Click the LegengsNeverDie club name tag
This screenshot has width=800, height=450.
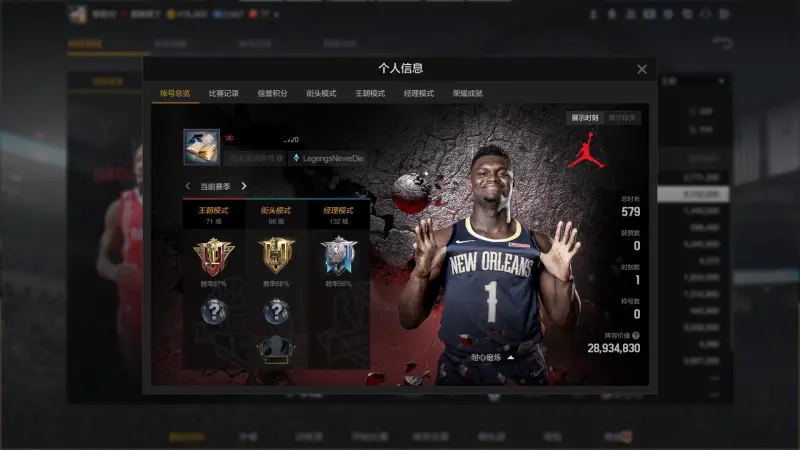pyautogui.click(x=329, y=158)
